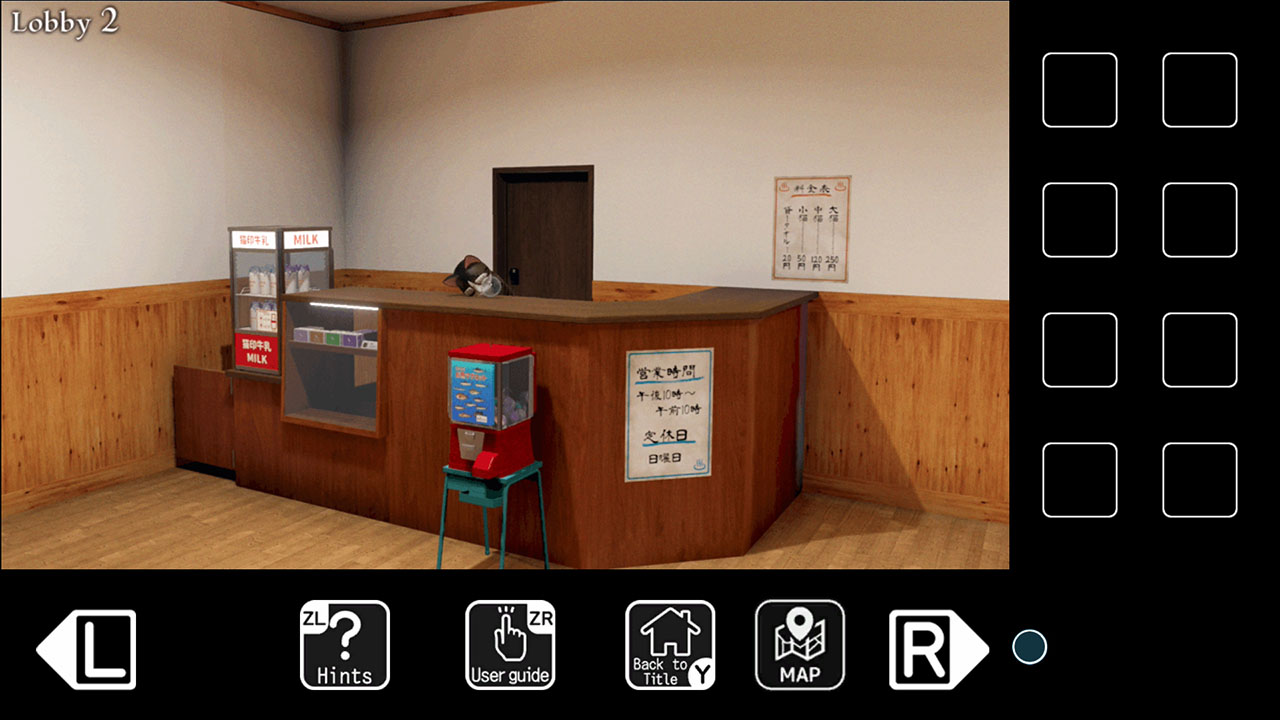This screenshot has height=720, width=1280.
Task: Read the business hours sign on counter
Action: 668,415
